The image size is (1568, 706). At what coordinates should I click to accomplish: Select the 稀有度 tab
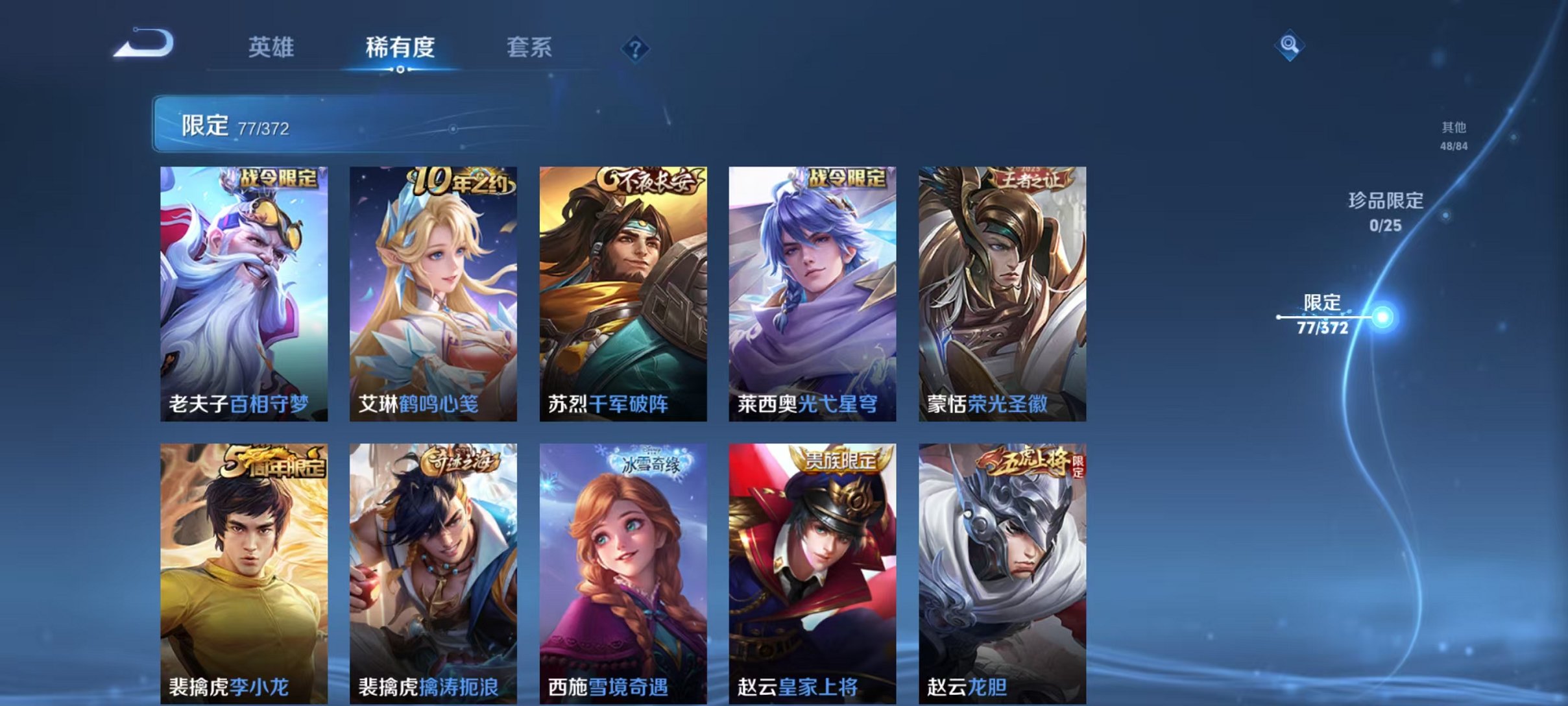(x=401, y=47)
